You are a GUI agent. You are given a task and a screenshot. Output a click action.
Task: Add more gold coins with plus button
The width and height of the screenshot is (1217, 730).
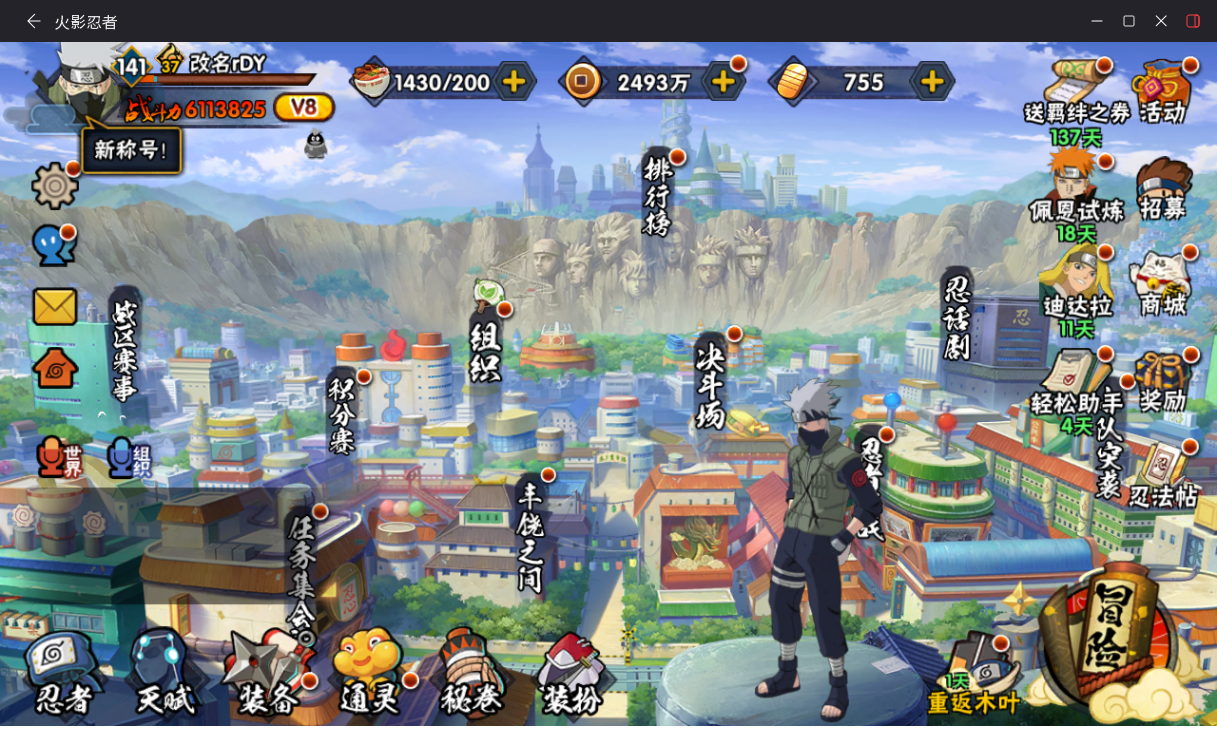click(723, 82)
